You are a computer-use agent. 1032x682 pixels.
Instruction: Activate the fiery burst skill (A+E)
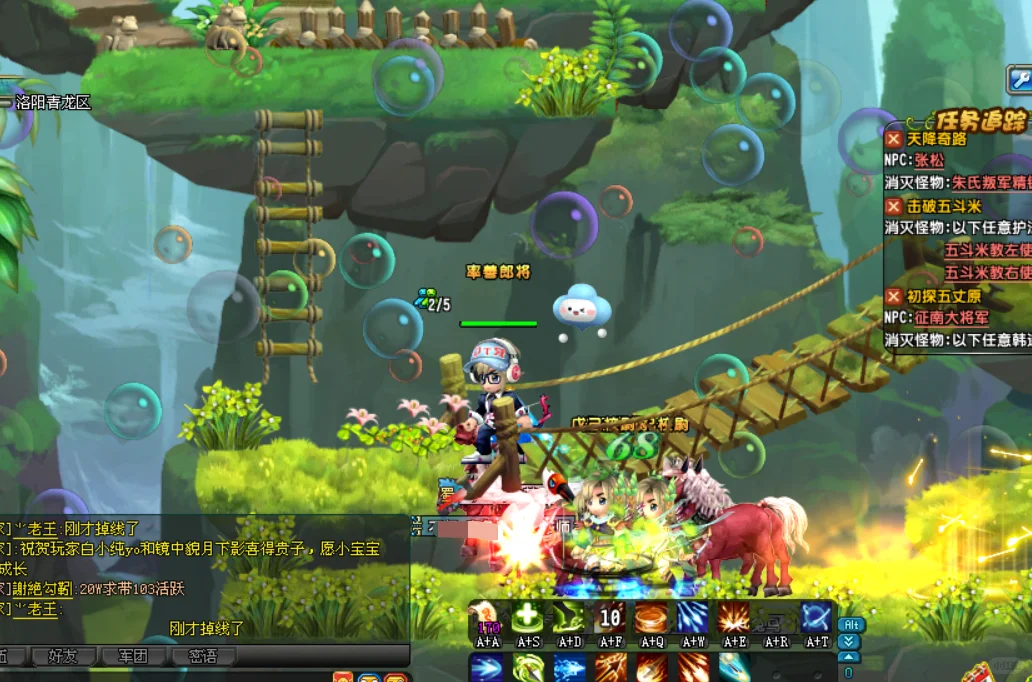[733, 618]
